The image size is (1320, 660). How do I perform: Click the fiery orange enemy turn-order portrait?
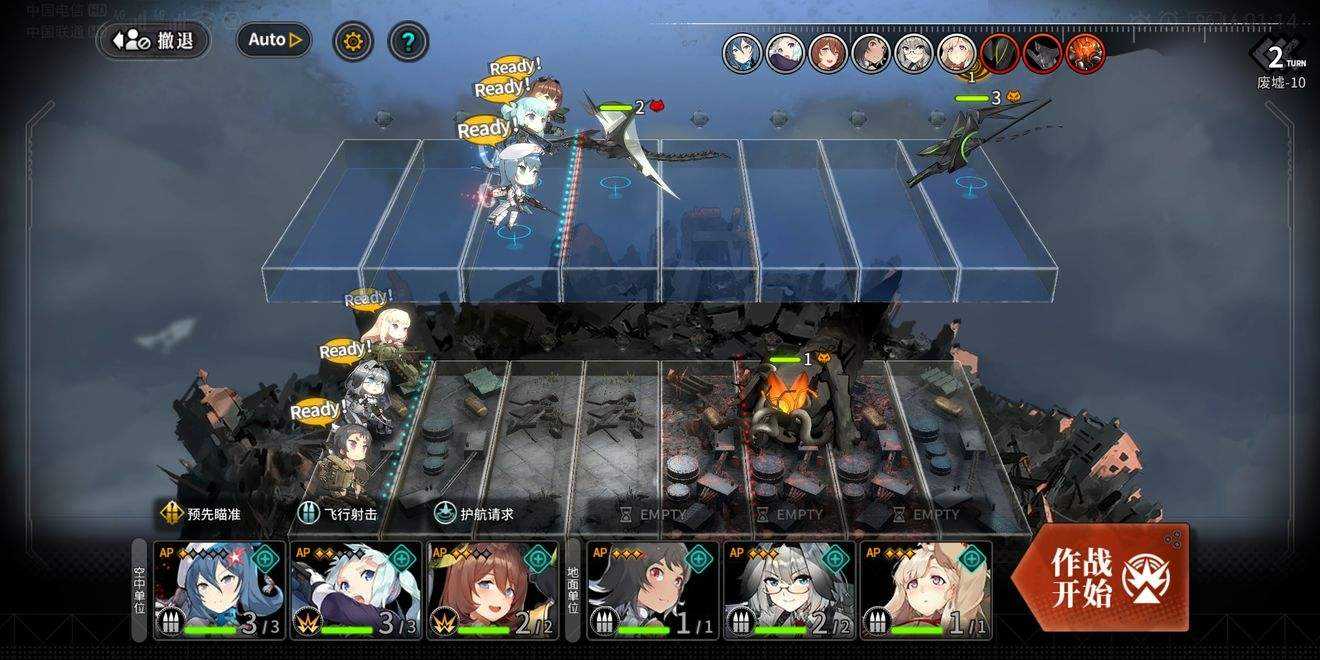click(1085, 53)
